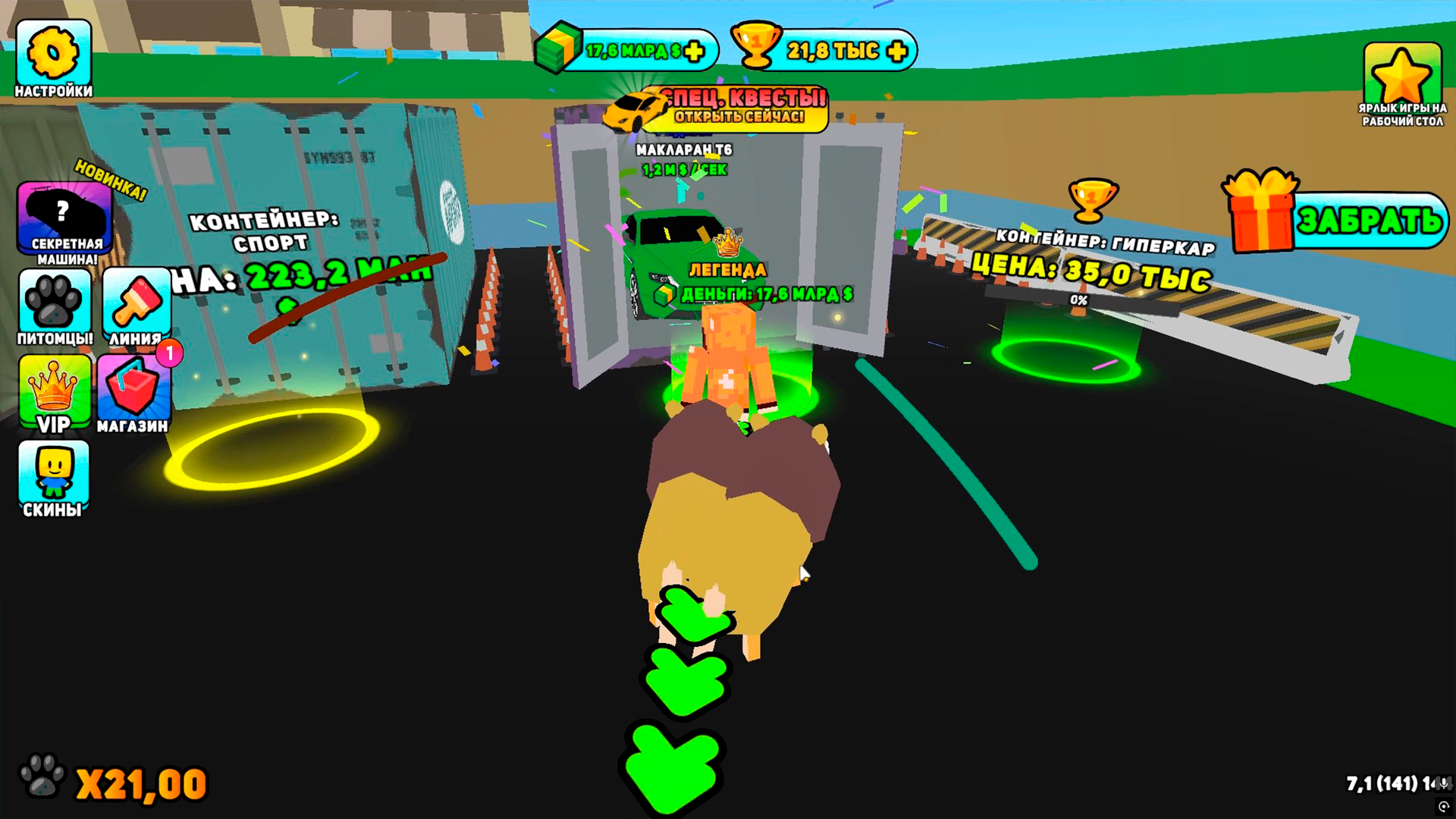Click the muted microphone icon bottom right
The image size is (1456, 819).
(x=1444, y=784)
